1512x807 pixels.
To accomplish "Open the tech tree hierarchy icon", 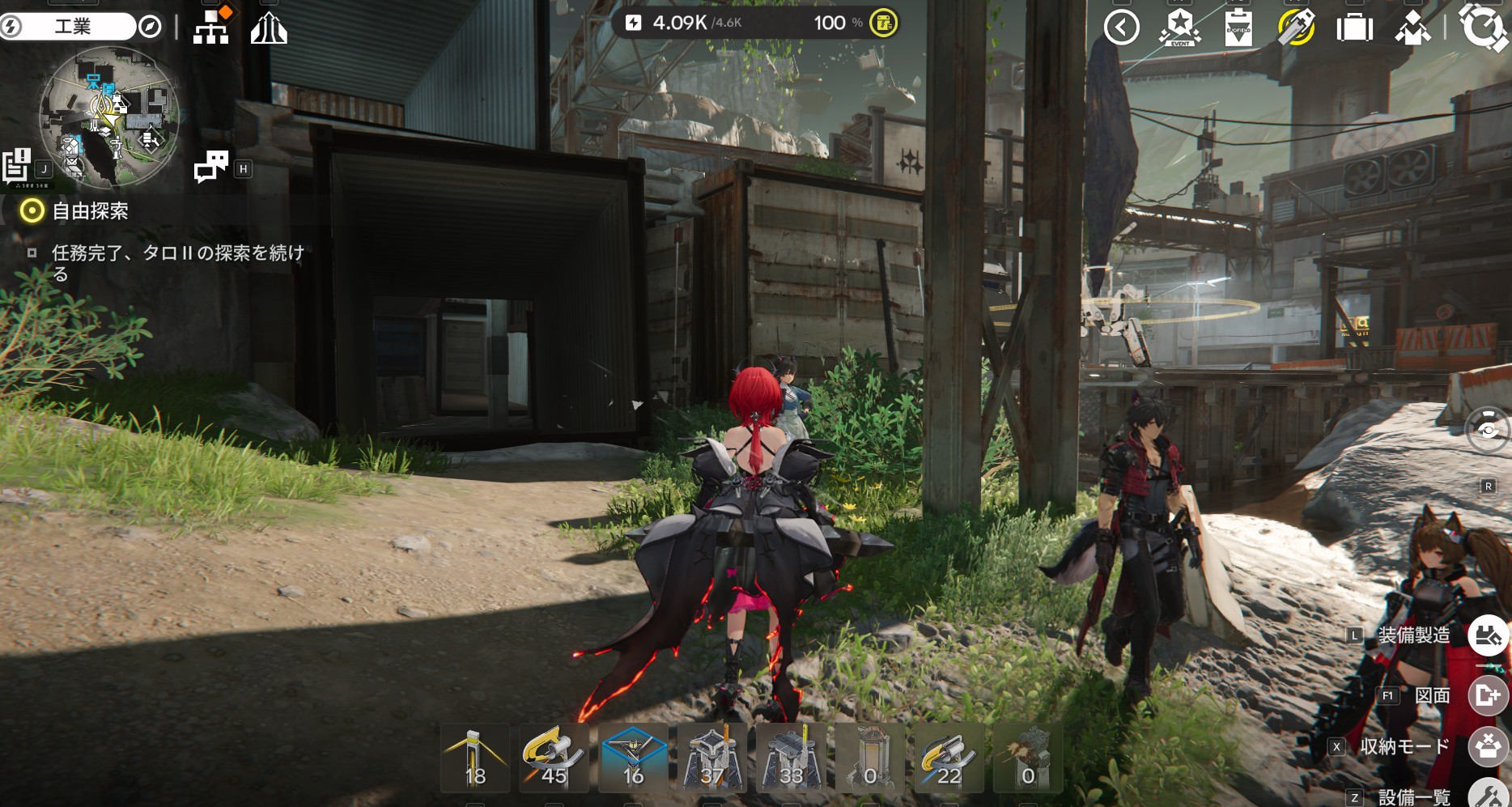I will tap(211, 28).
